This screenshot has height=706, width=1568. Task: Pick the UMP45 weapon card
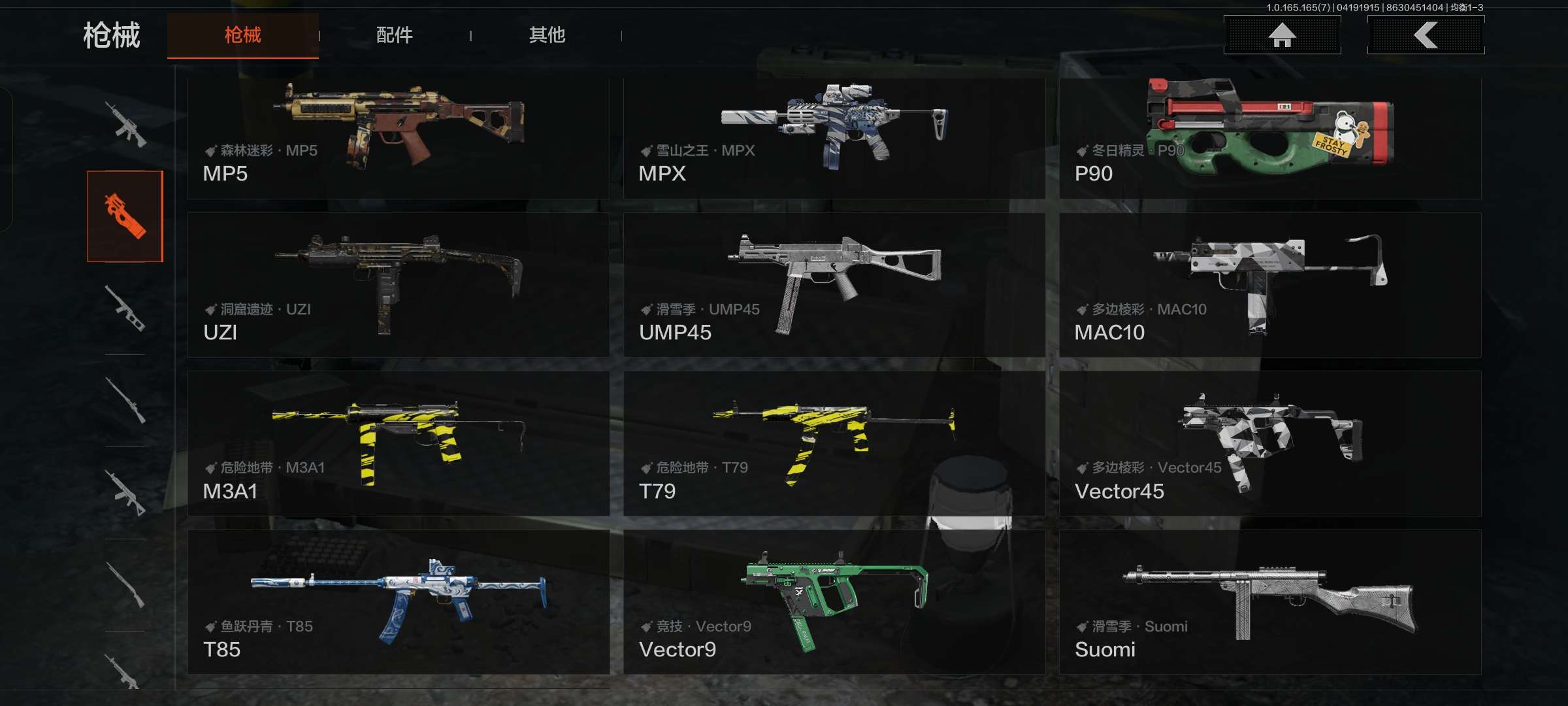[x=834, y=285]
